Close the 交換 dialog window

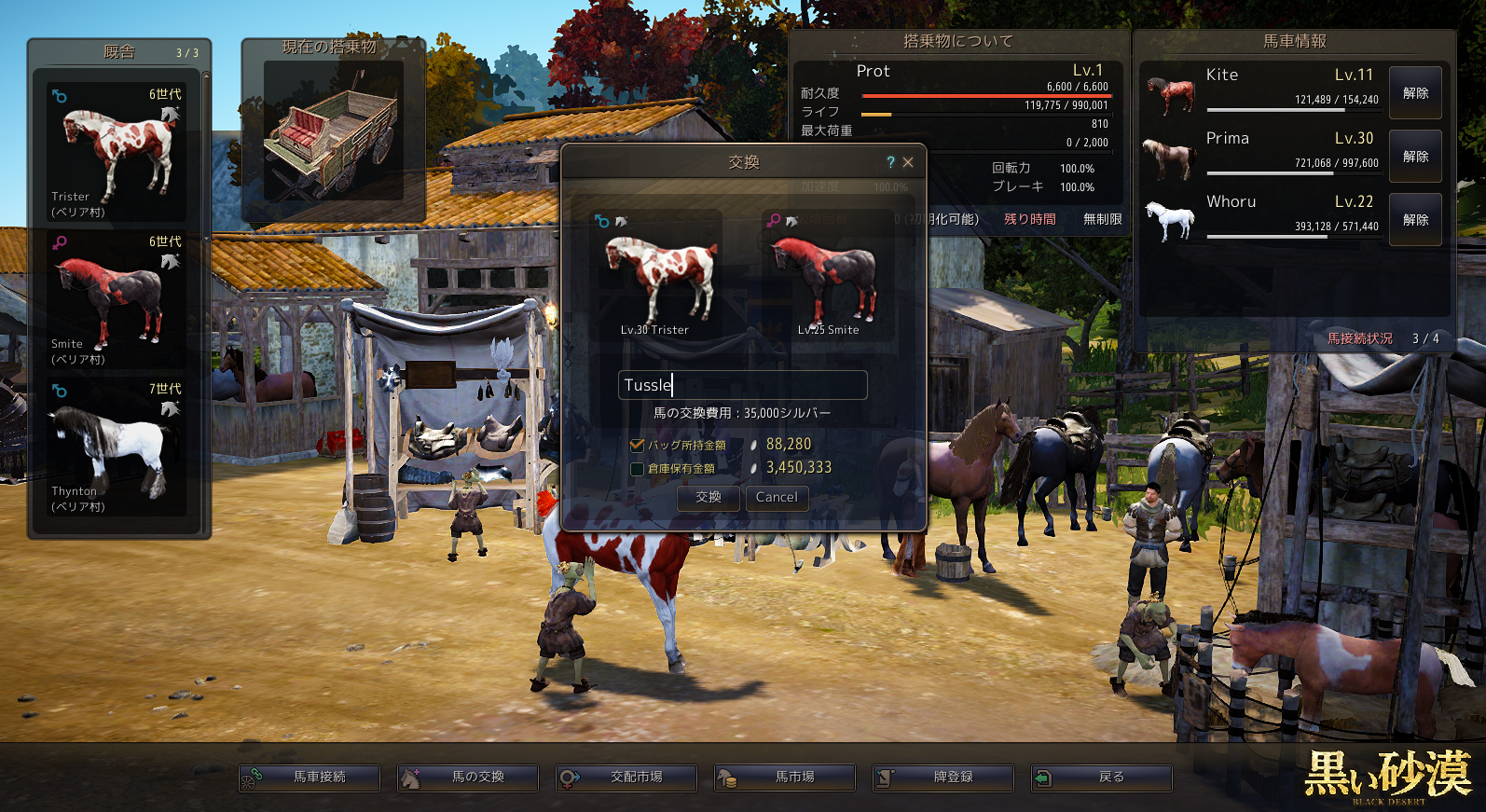[x=908, y=162]
